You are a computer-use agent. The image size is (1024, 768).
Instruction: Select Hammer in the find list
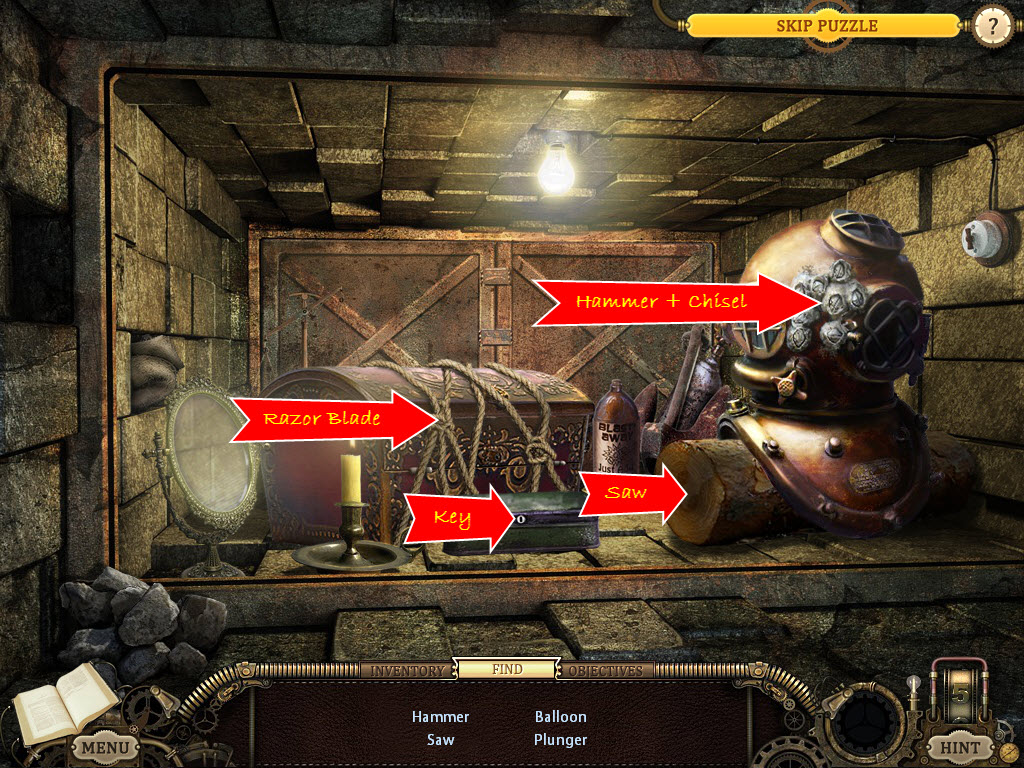(x=440, y=717)
